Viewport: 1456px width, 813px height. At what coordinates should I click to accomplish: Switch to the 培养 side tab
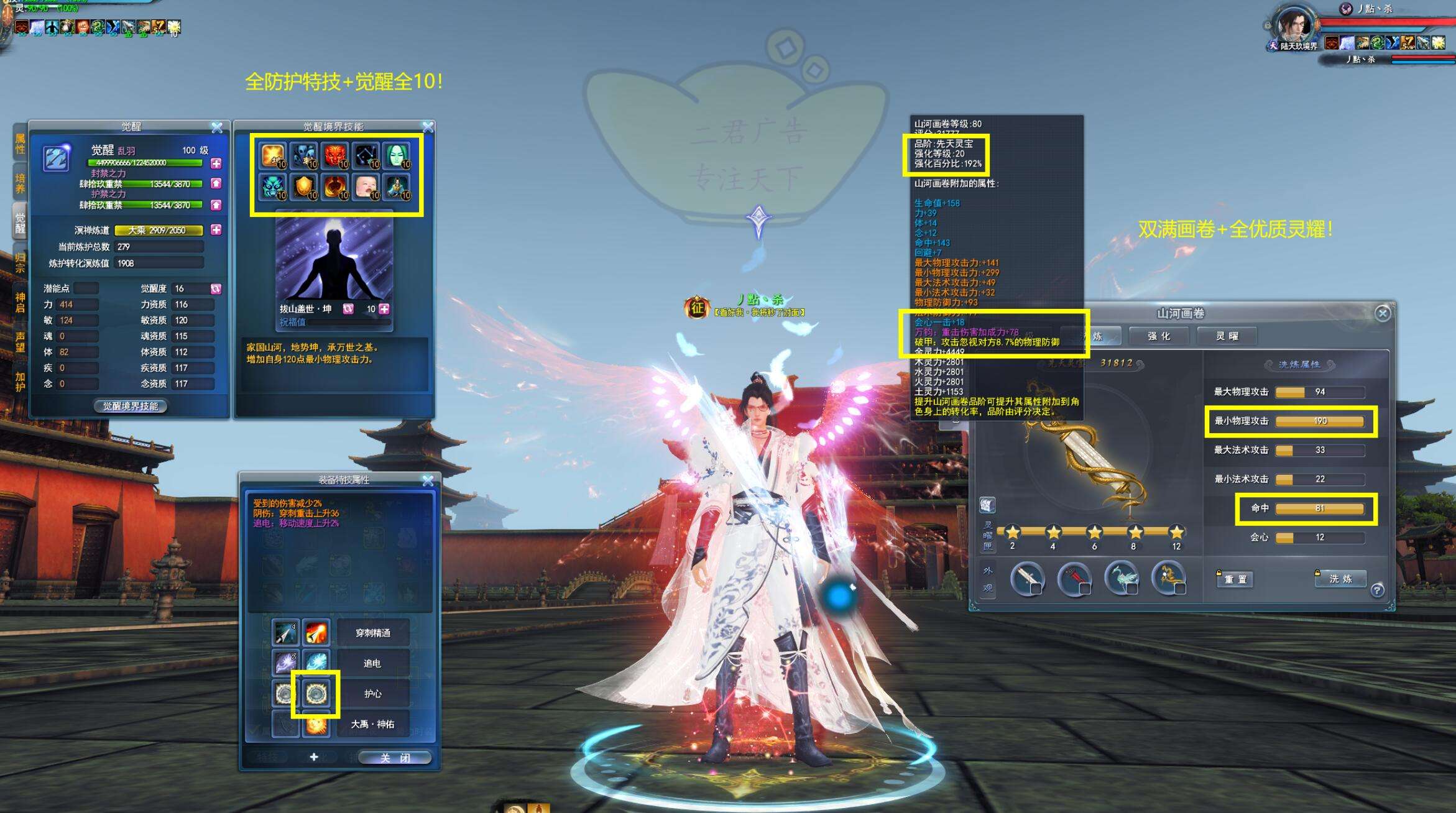pyautogui.click(x=20, y=183)
